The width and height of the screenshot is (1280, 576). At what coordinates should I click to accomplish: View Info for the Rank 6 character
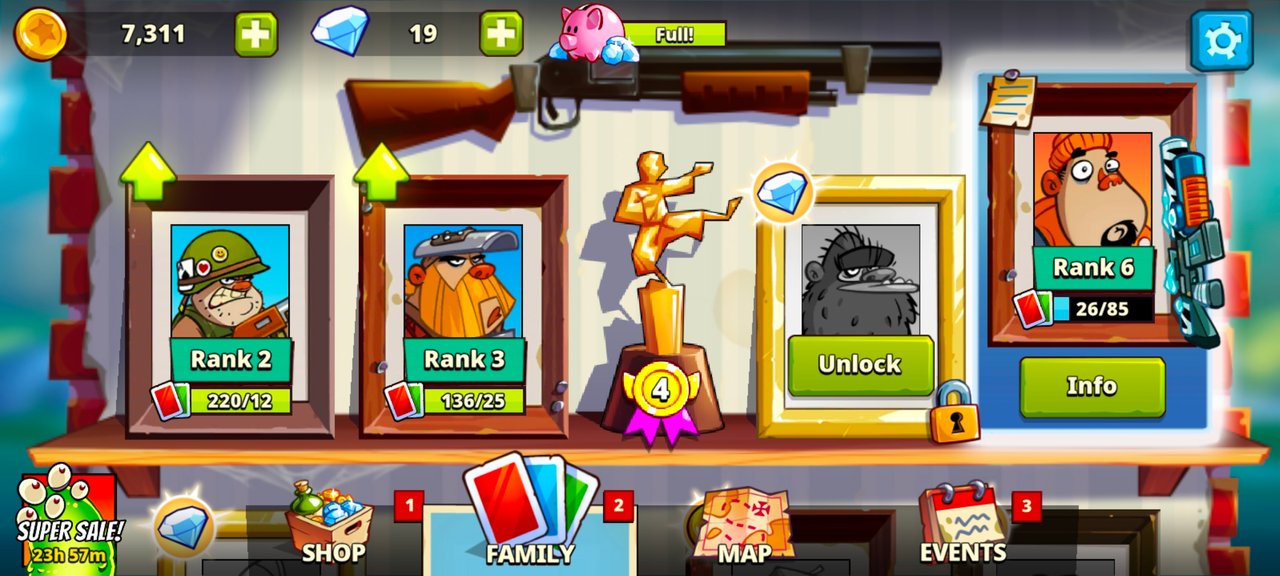(x=1092, y=386)
